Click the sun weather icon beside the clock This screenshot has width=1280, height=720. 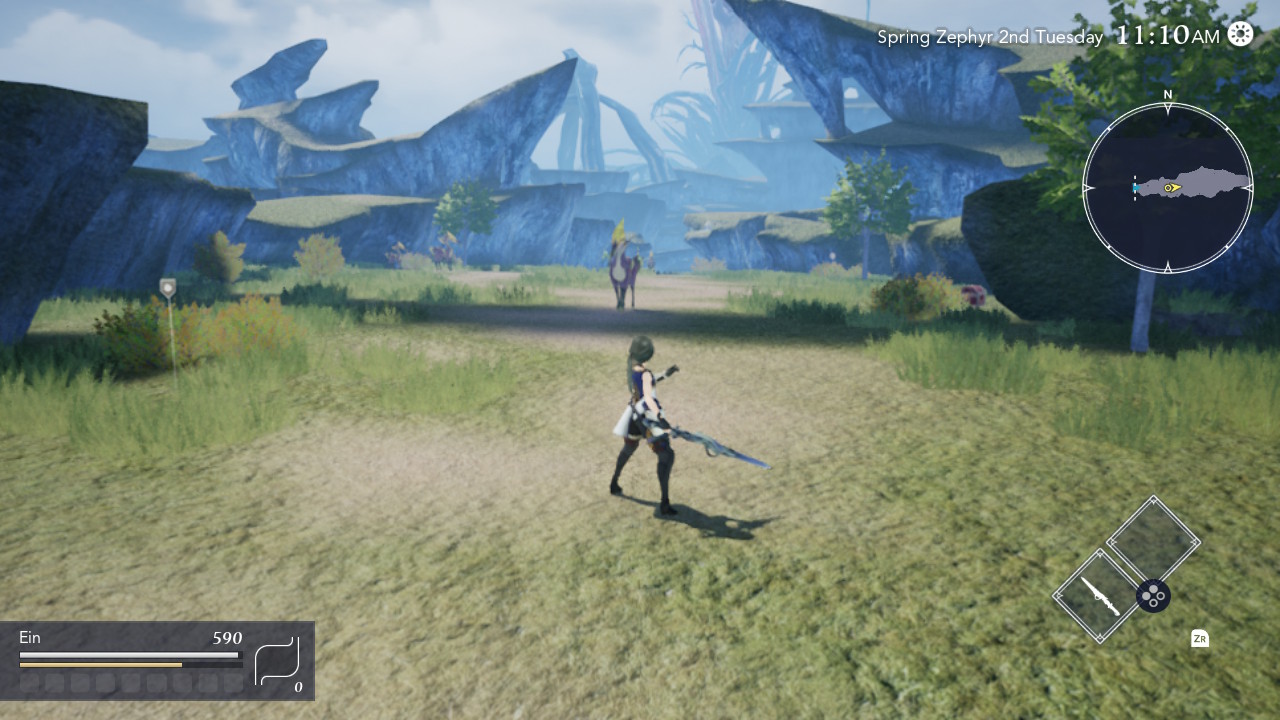pos(1240,34)
